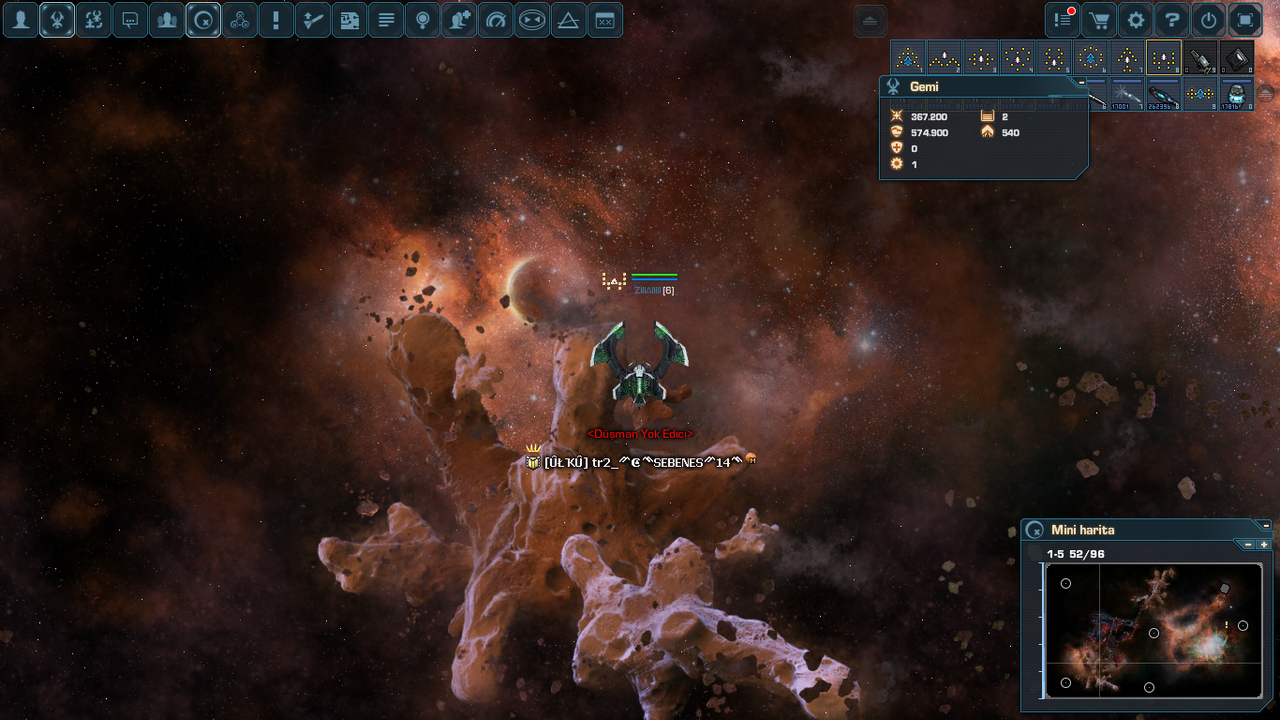Open the group members icon
1280x720 pixels.
click(x=167, y=20)
